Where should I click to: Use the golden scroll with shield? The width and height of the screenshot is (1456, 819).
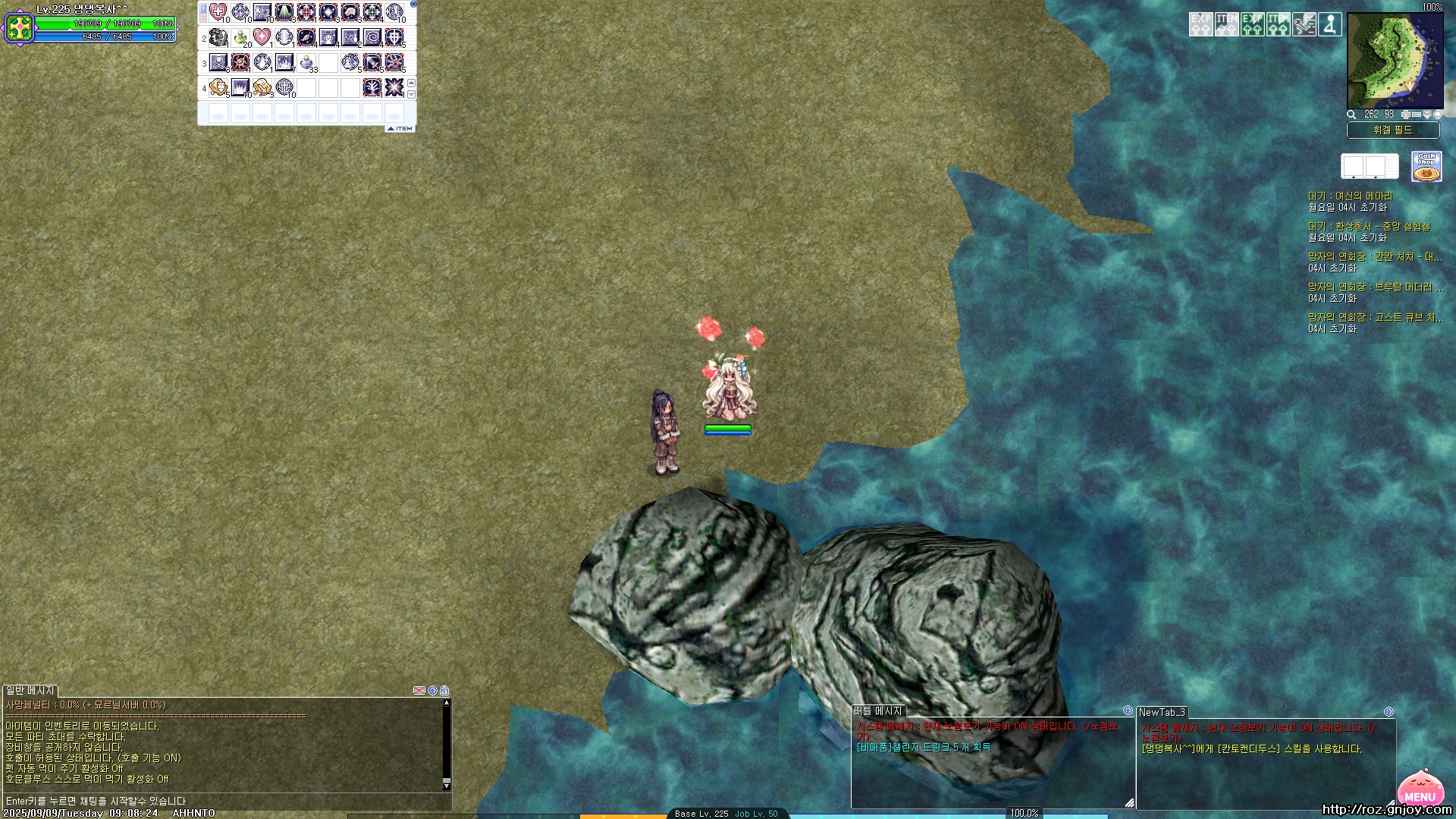tap(218, 88)
